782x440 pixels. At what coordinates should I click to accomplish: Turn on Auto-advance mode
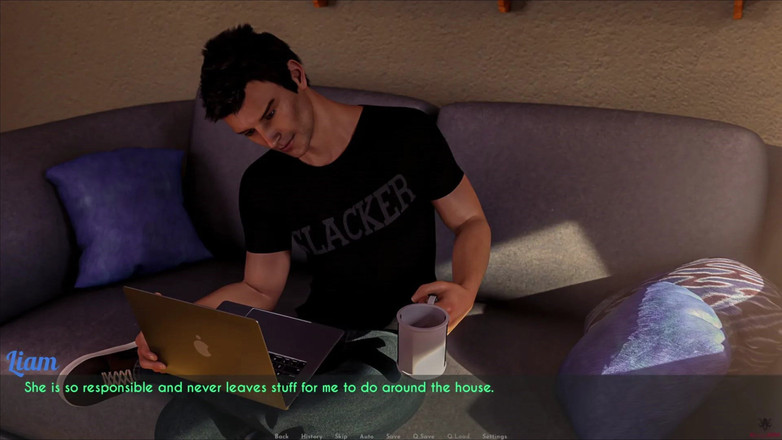pos(367,436)
